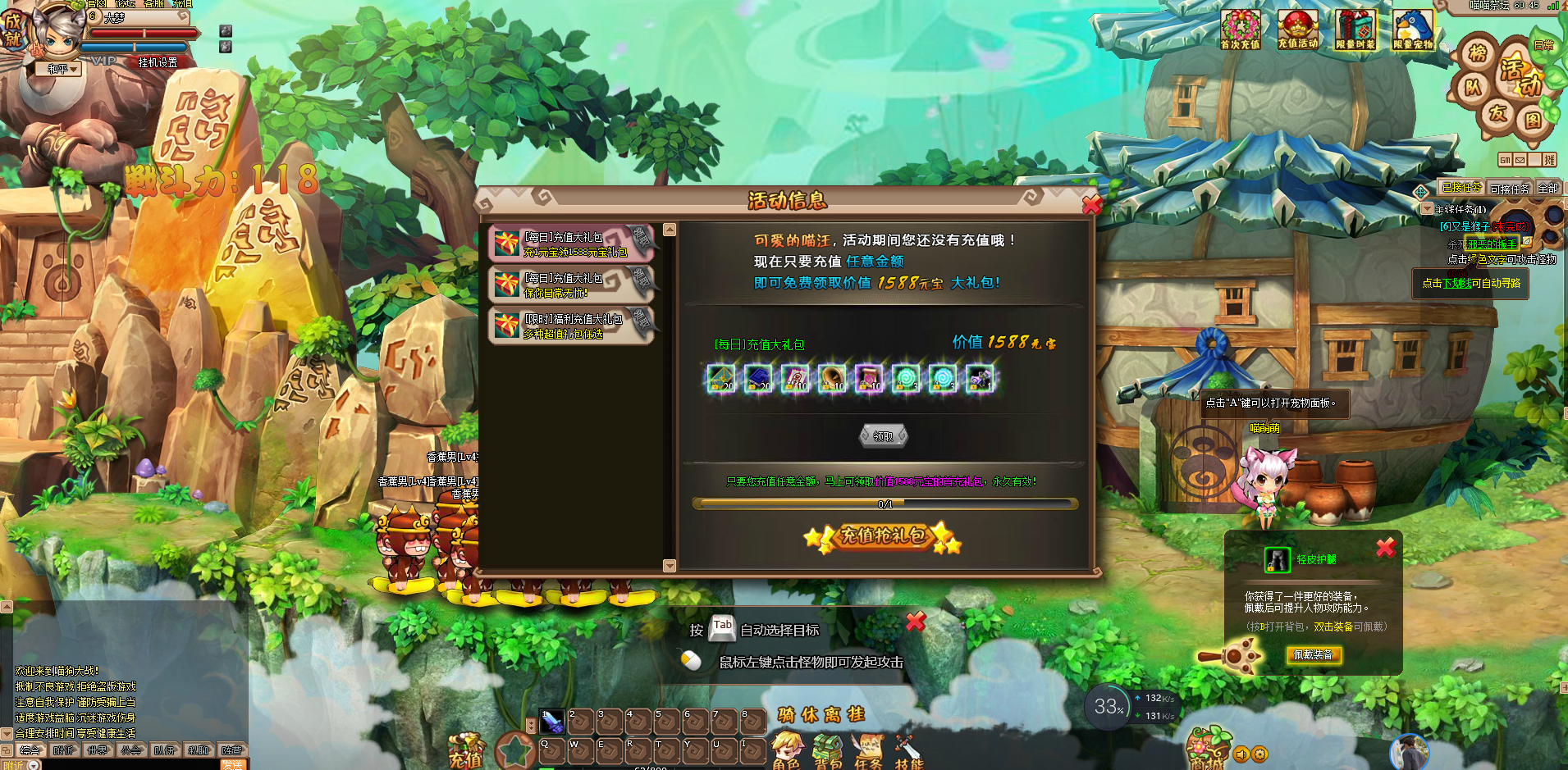This screenshot has height=770, width=1568.
Task: Open the 限量时装 limited fashion icon
Action: (x=1355, y=30)
